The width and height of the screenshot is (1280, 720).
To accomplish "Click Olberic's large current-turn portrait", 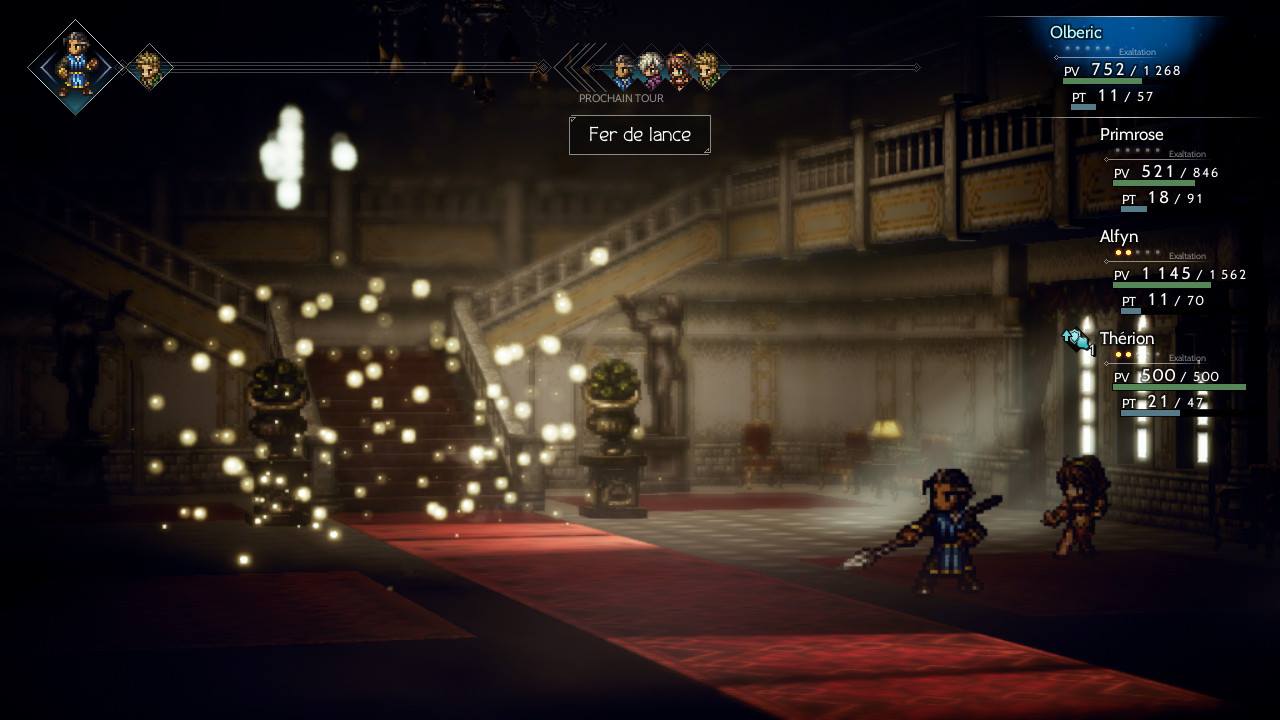I will tap(76, 67).
